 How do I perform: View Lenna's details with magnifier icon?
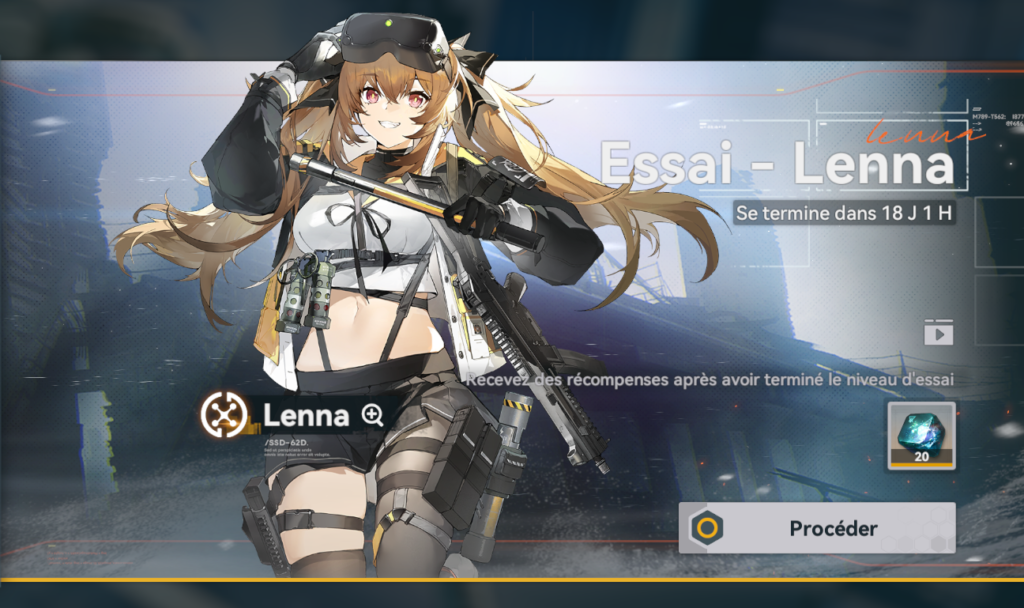click(x=373, y=416)
